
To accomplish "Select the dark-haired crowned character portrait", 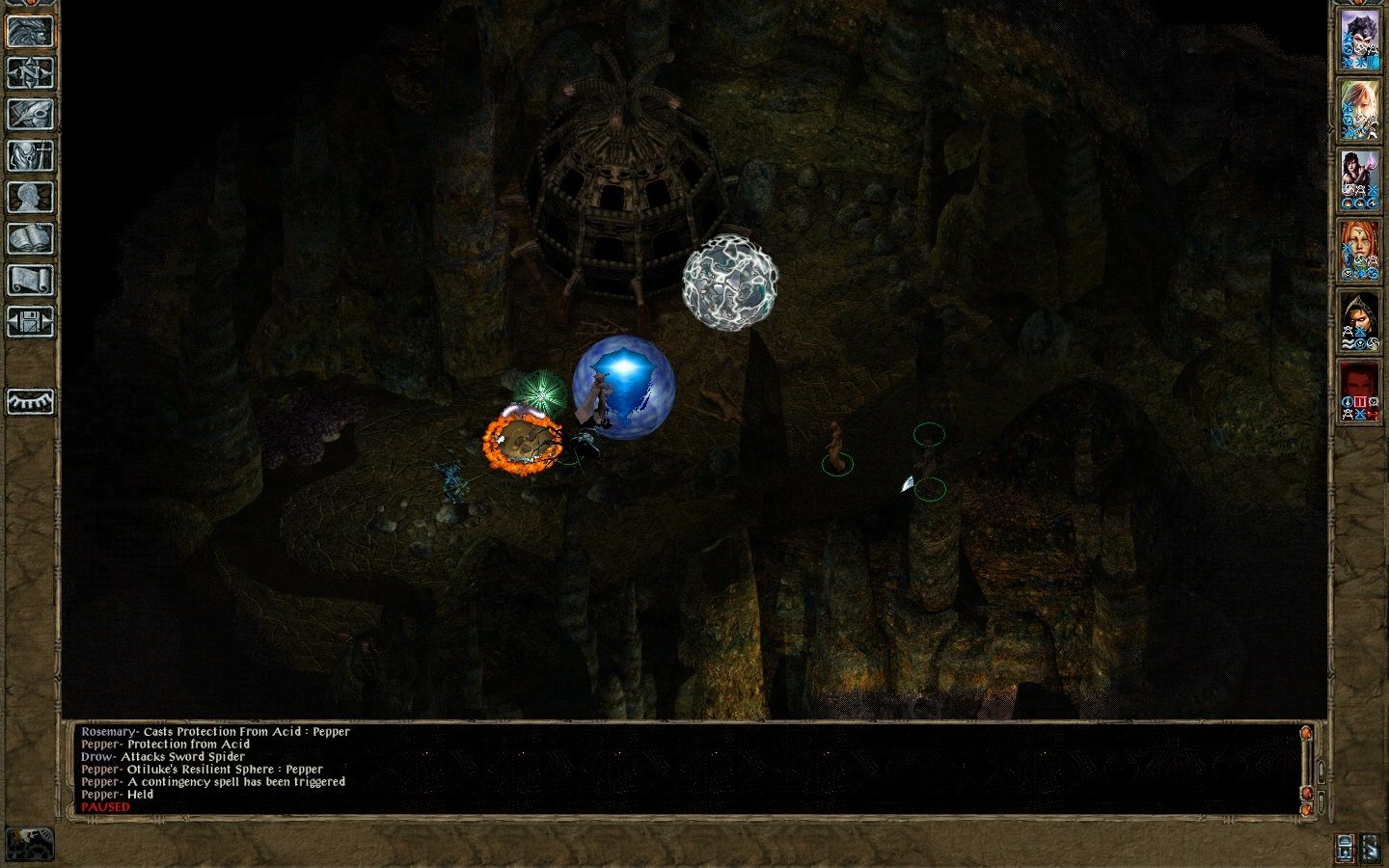I will (x=1359, y=40).
